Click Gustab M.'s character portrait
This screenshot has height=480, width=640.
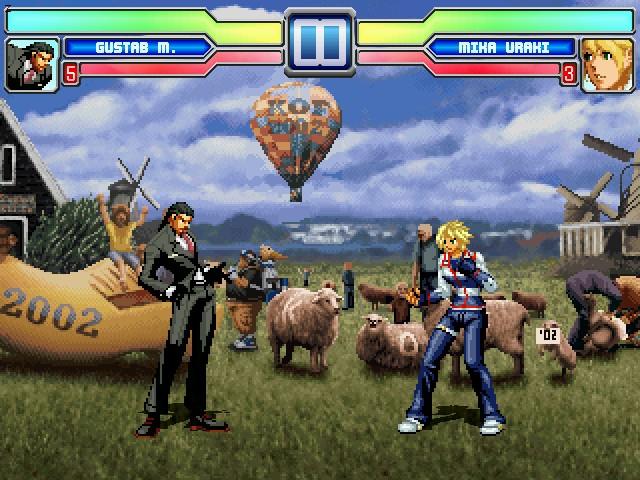[x=31, y=62]
